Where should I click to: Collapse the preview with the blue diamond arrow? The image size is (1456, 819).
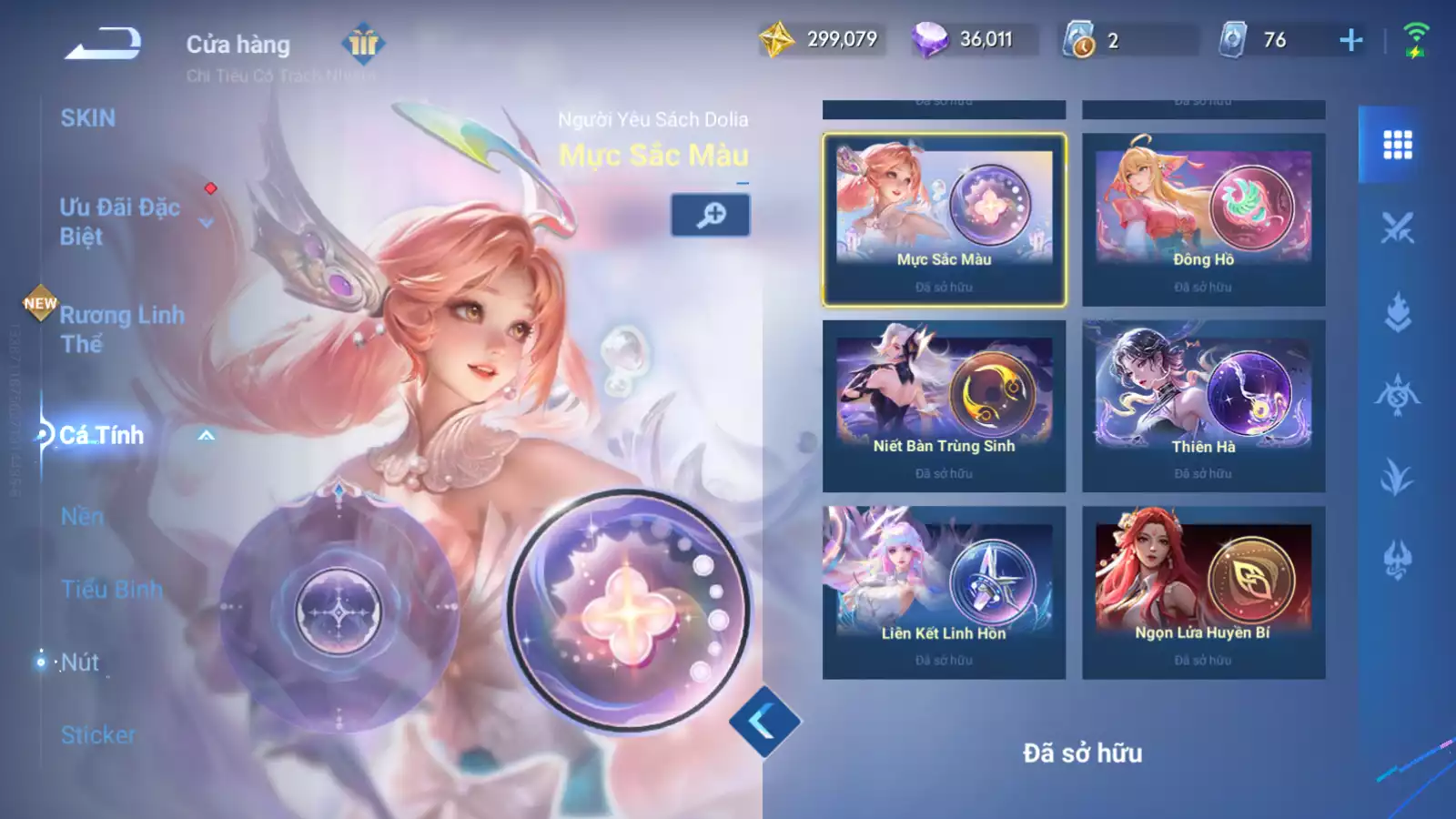763,723
